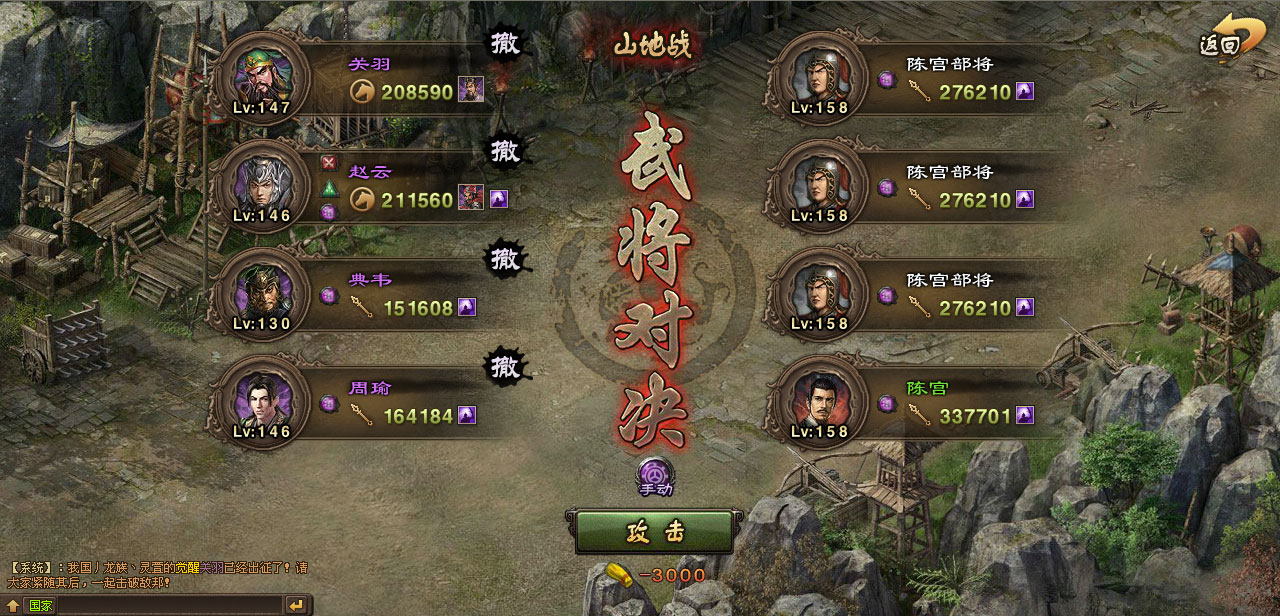1280x616 pixels.
Task: Click the green triangle icon beside 赵云
Action: point(328,188)
